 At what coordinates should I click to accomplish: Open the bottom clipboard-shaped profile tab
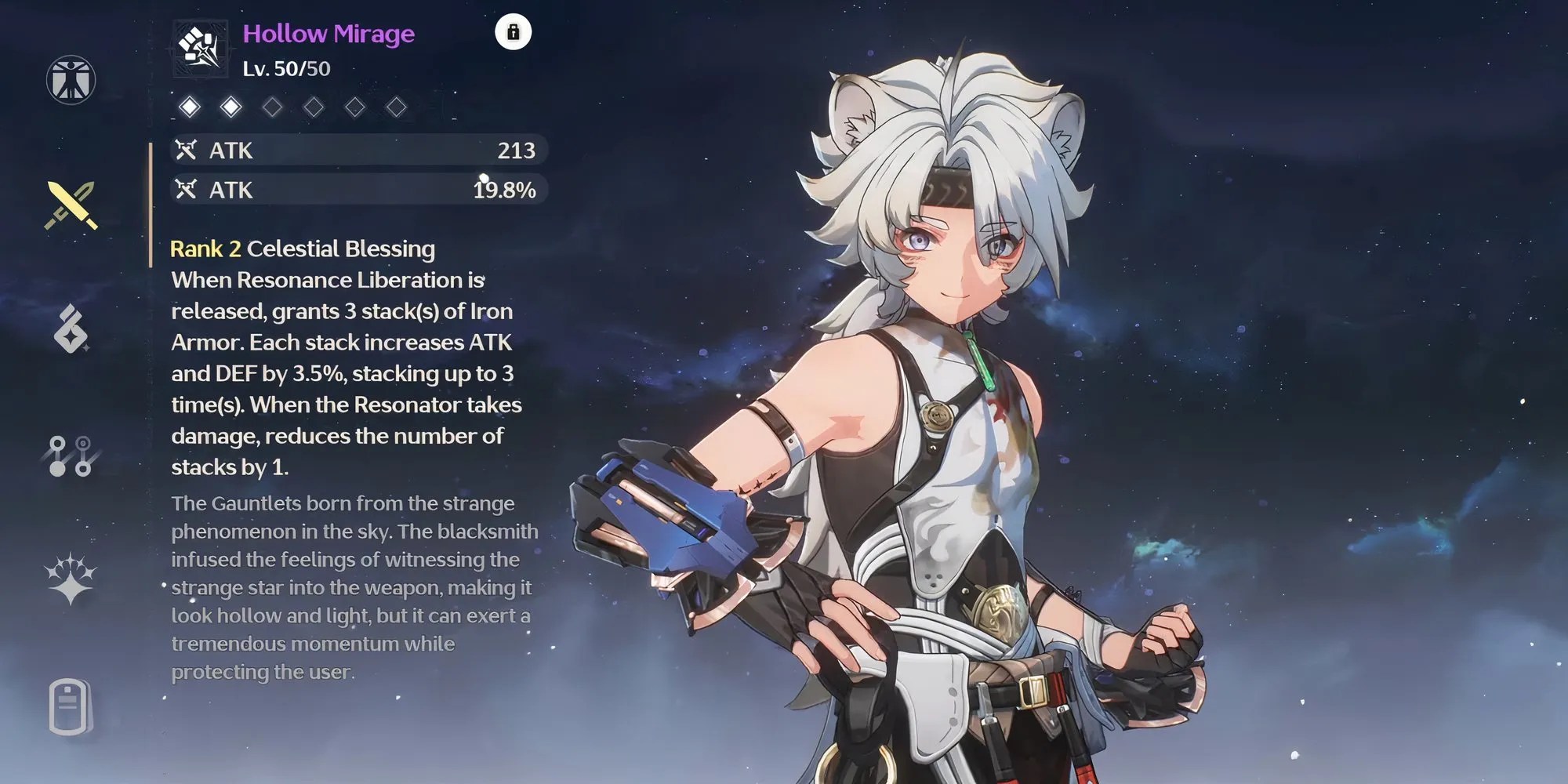coord(71,706)
